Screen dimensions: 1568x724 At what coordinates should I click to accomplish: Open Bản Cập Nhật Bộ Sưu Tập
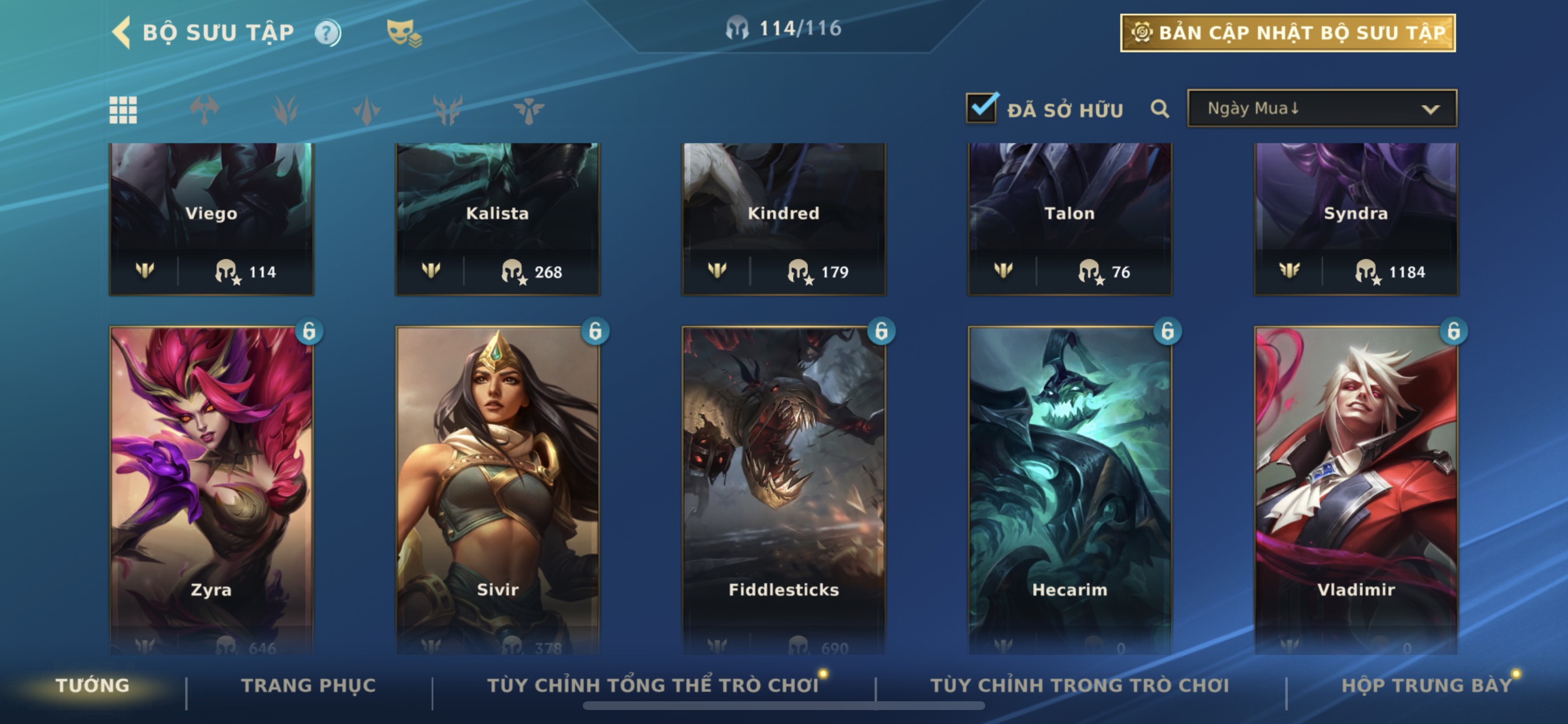[1287, 33]
